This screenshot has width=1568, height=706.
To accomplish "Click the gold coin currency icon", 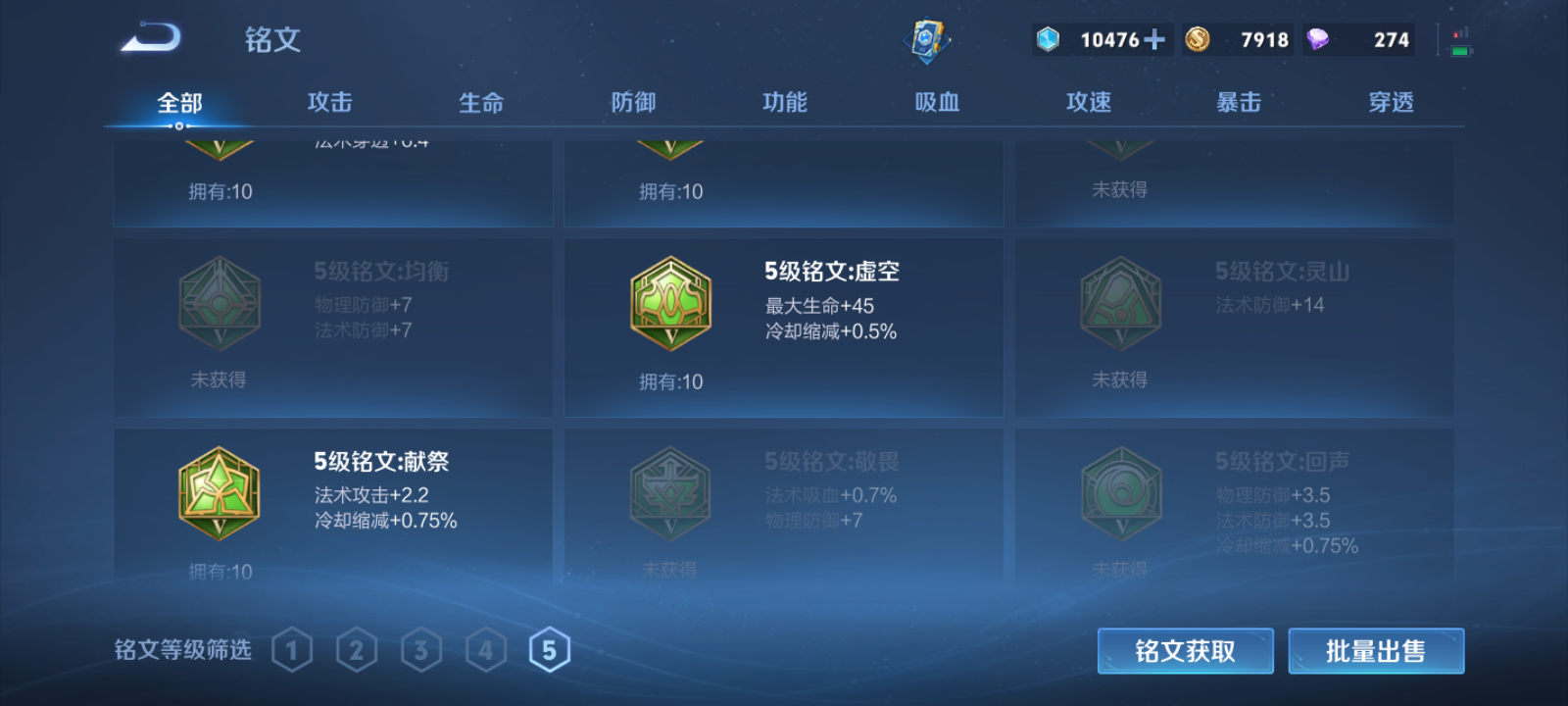I will 1198,39.
